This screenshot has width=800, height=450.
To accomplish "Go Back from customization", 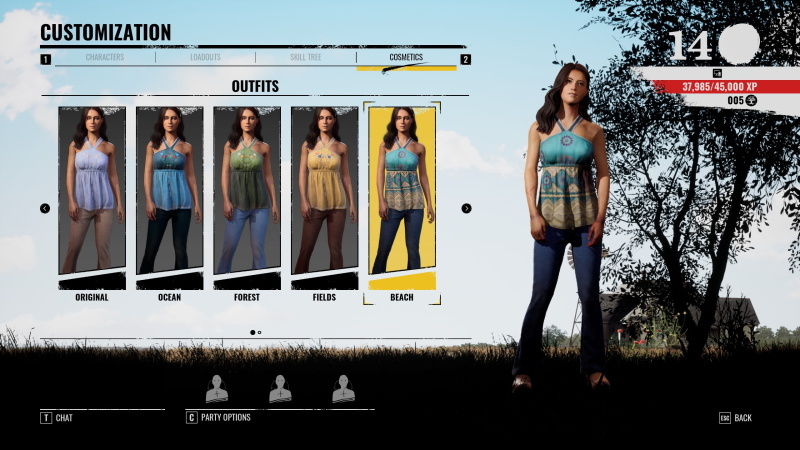I will [736, 417].
